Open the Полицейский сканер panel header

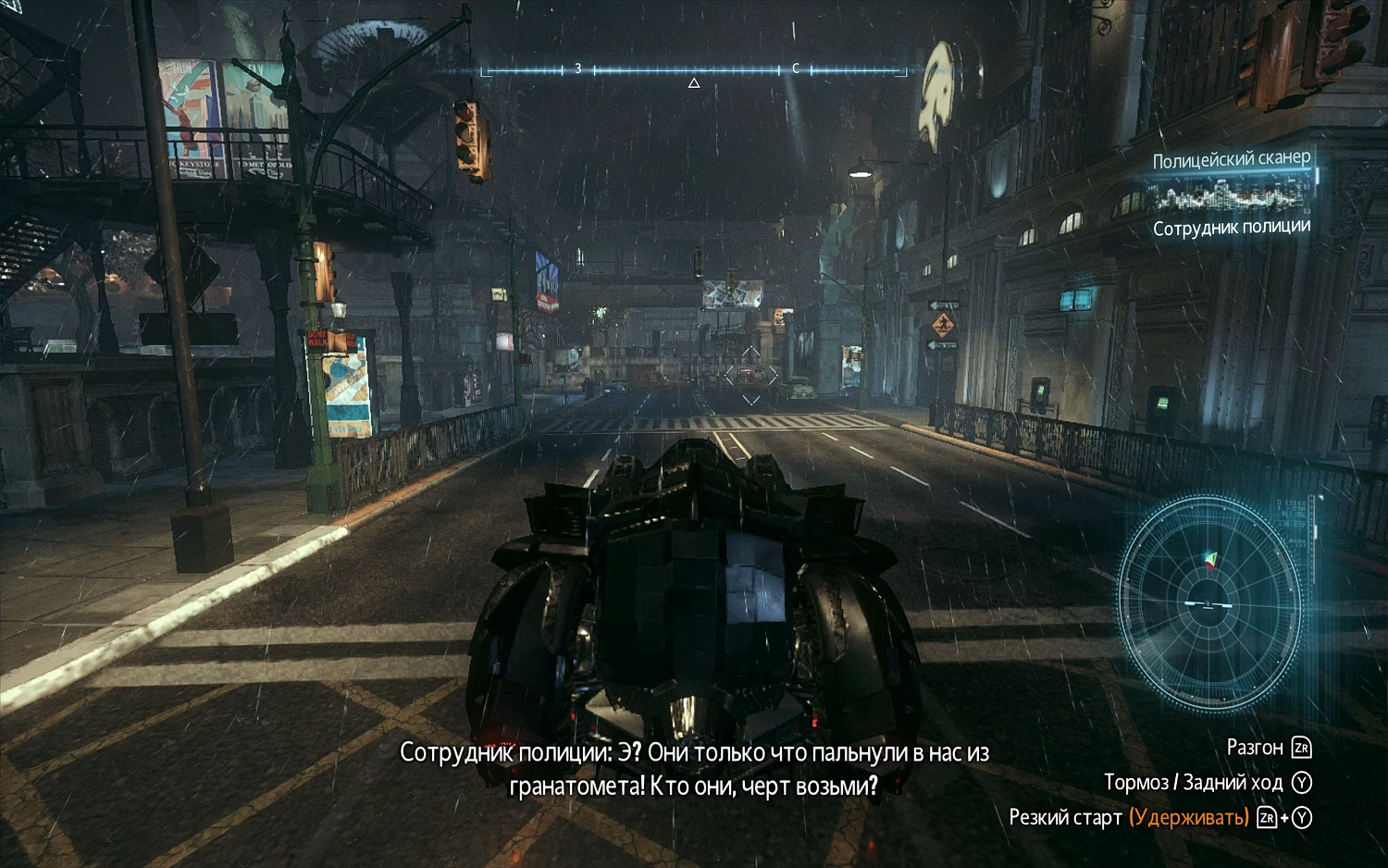tap(1231, 159)
